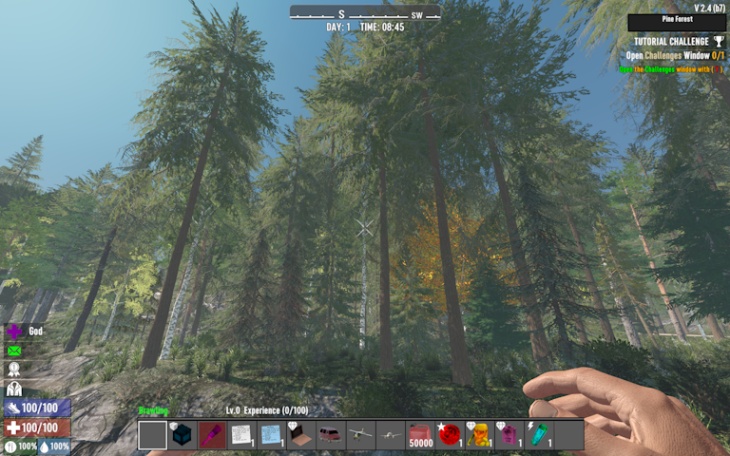730x456 pixels.
Task: Click the purple God mode buff icon
Action: (14, 331)
